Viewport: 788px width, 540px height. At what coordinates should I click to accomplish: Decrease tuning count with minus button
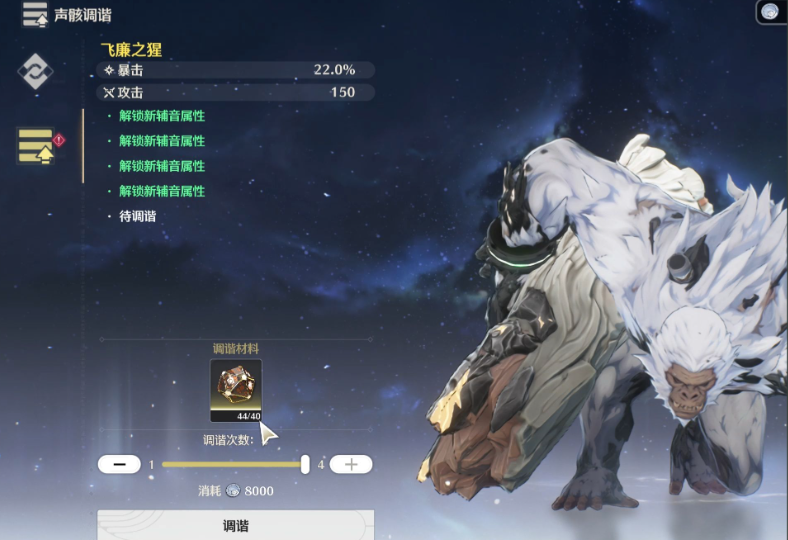(119, 464)
